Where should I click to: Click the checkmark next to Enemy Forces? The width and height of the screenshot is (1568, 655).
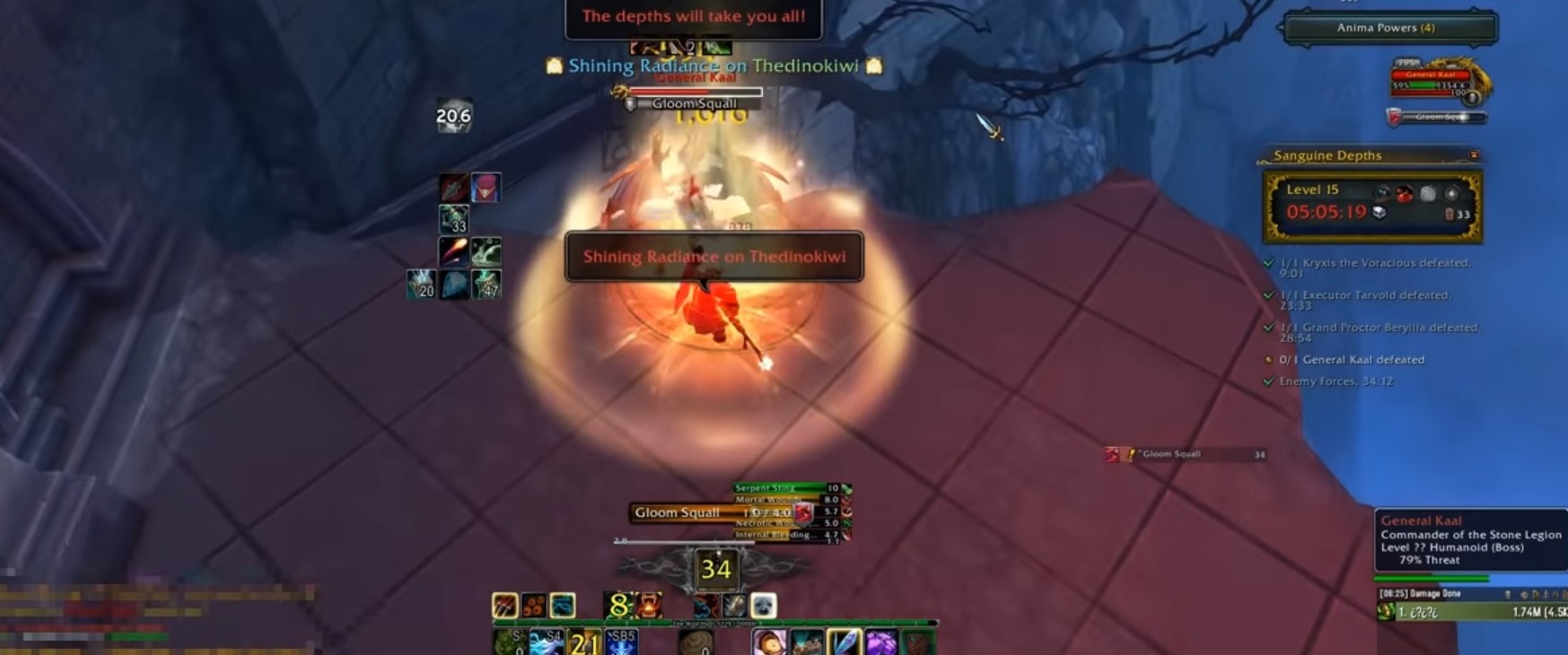point(1271,380)
